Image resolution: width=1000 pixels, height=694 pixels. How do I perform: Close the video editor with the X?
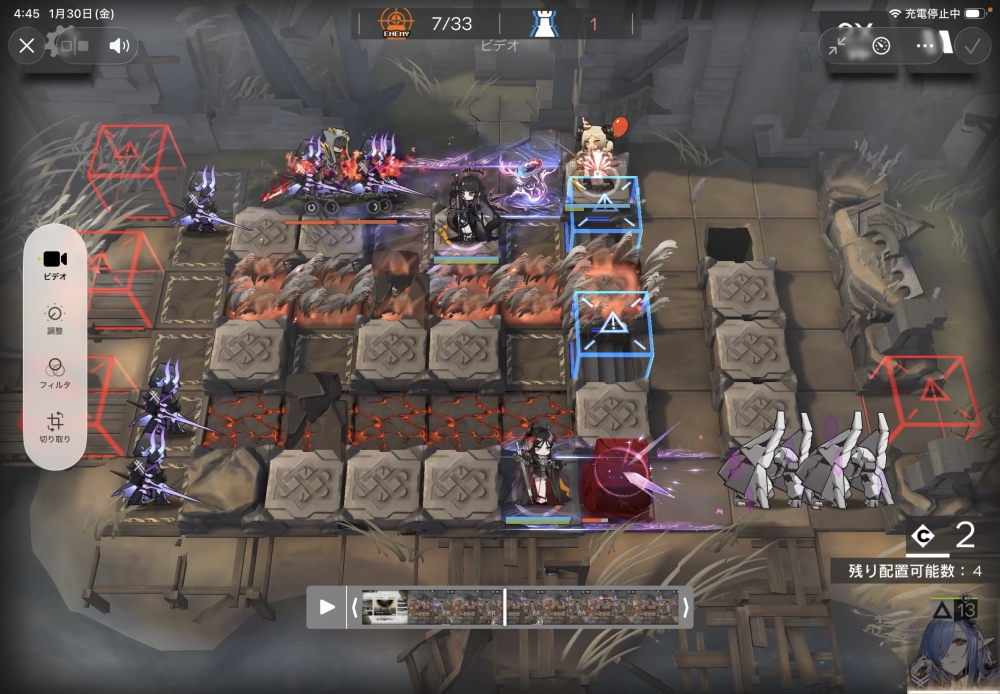(27, 45)
